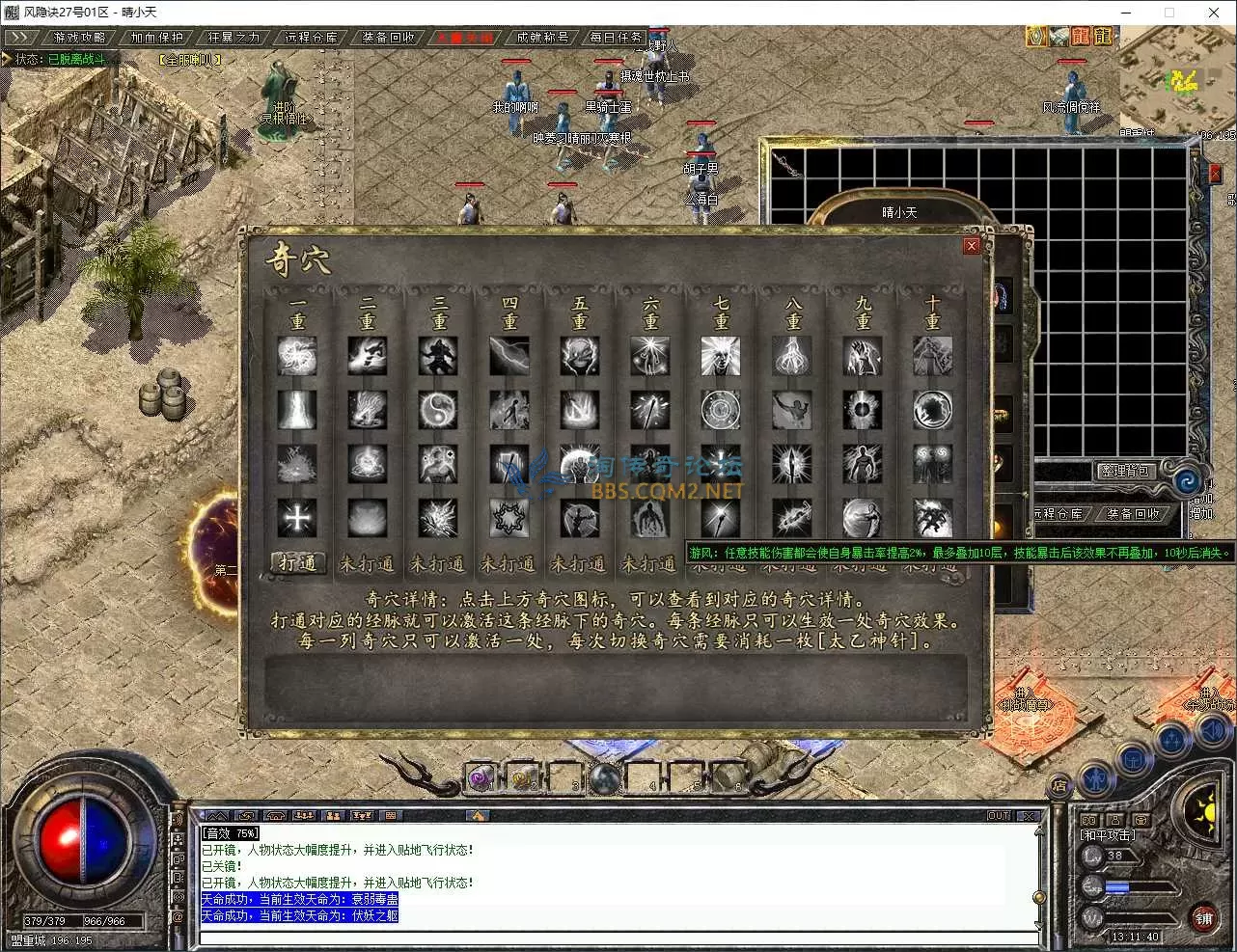Image resolution: width=1237 pixels, height=952 pixels.
Task: Select the white cross acupoint icon
Action: [x=297, y=518]
